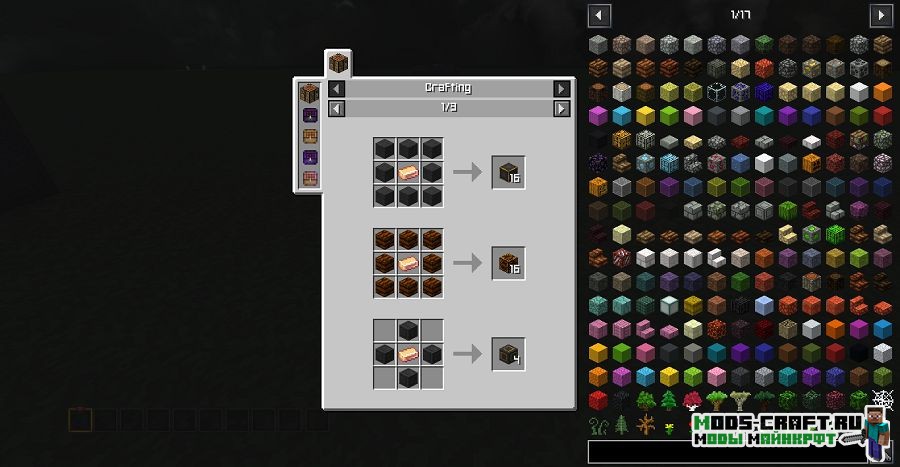This screenshot has width=900, height=467.
Task: Select the output of the brick-ring recipe
Action: tap(508, 263)
